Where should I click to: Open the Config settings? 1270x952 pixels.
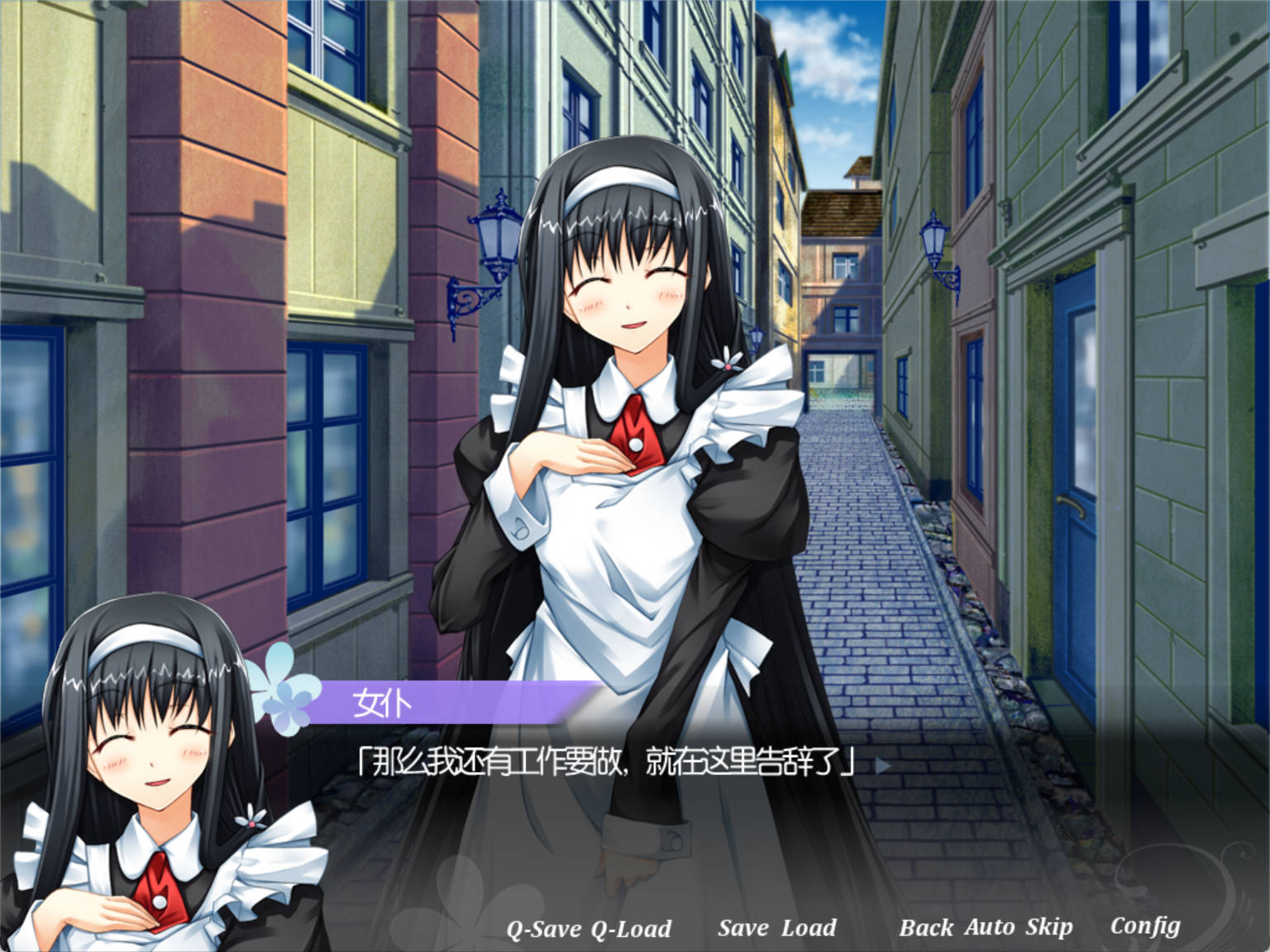[x=1145, y=927]
